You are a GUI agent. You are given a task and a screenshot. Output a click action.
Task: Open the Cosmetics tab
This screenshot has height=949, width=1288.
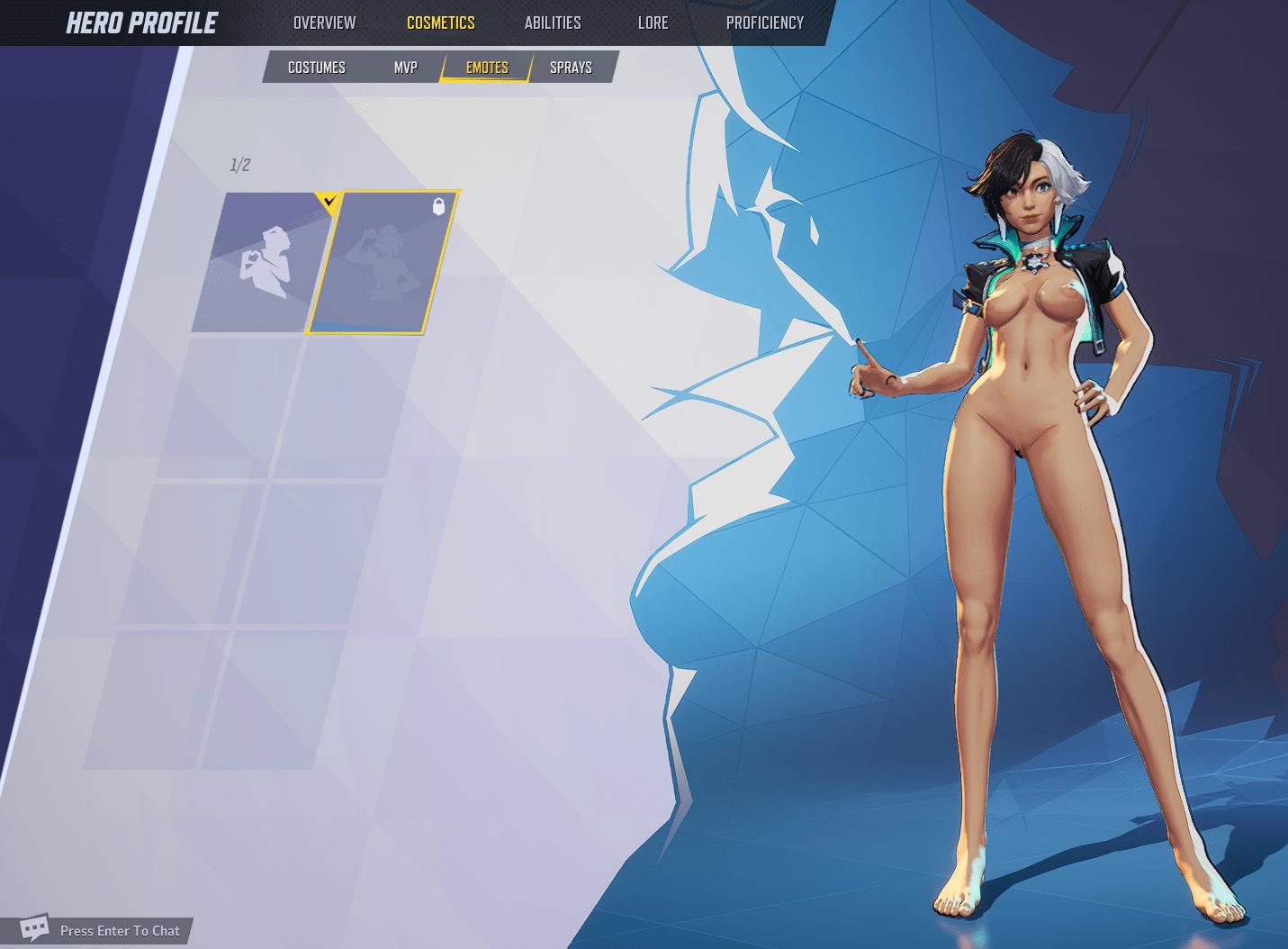(x=440, y=23)
